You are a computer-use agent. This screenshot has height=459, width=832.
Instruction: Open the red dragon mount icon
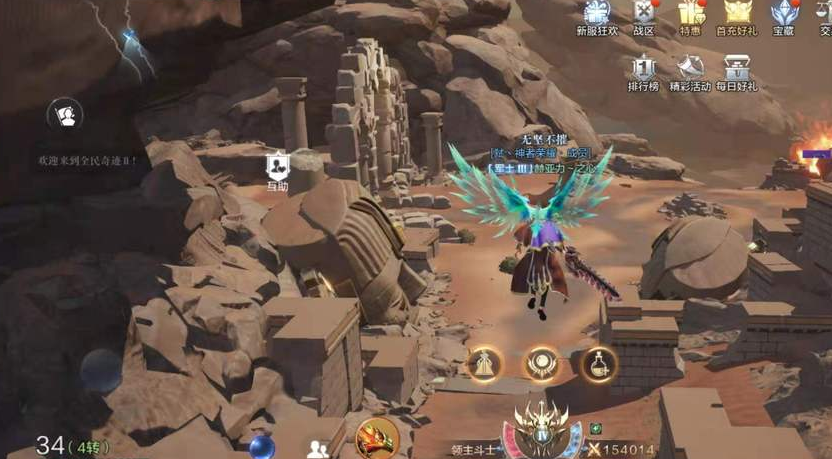point(377,438)
